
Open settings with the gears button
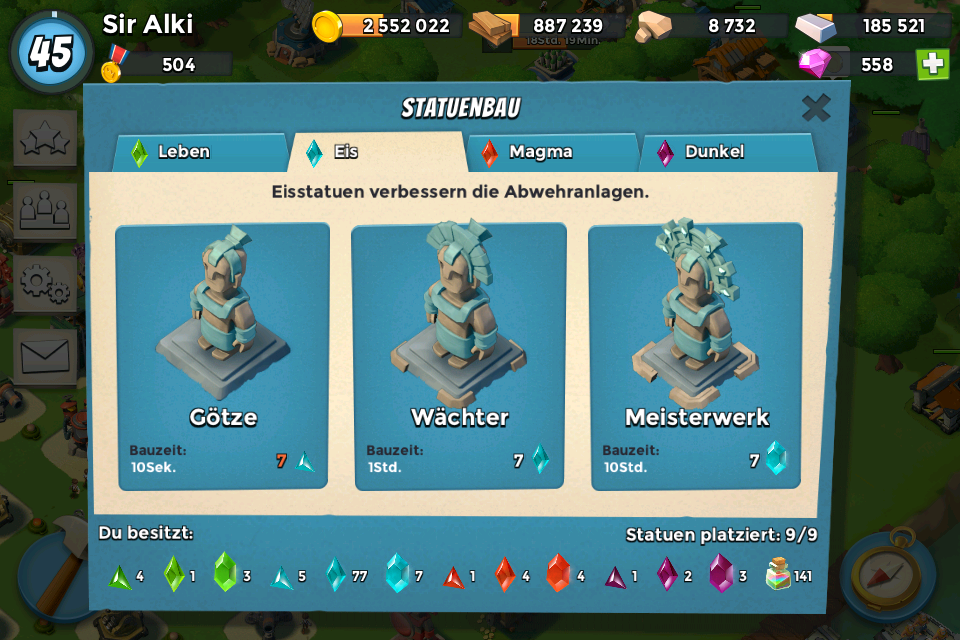[x=45, y=283]
